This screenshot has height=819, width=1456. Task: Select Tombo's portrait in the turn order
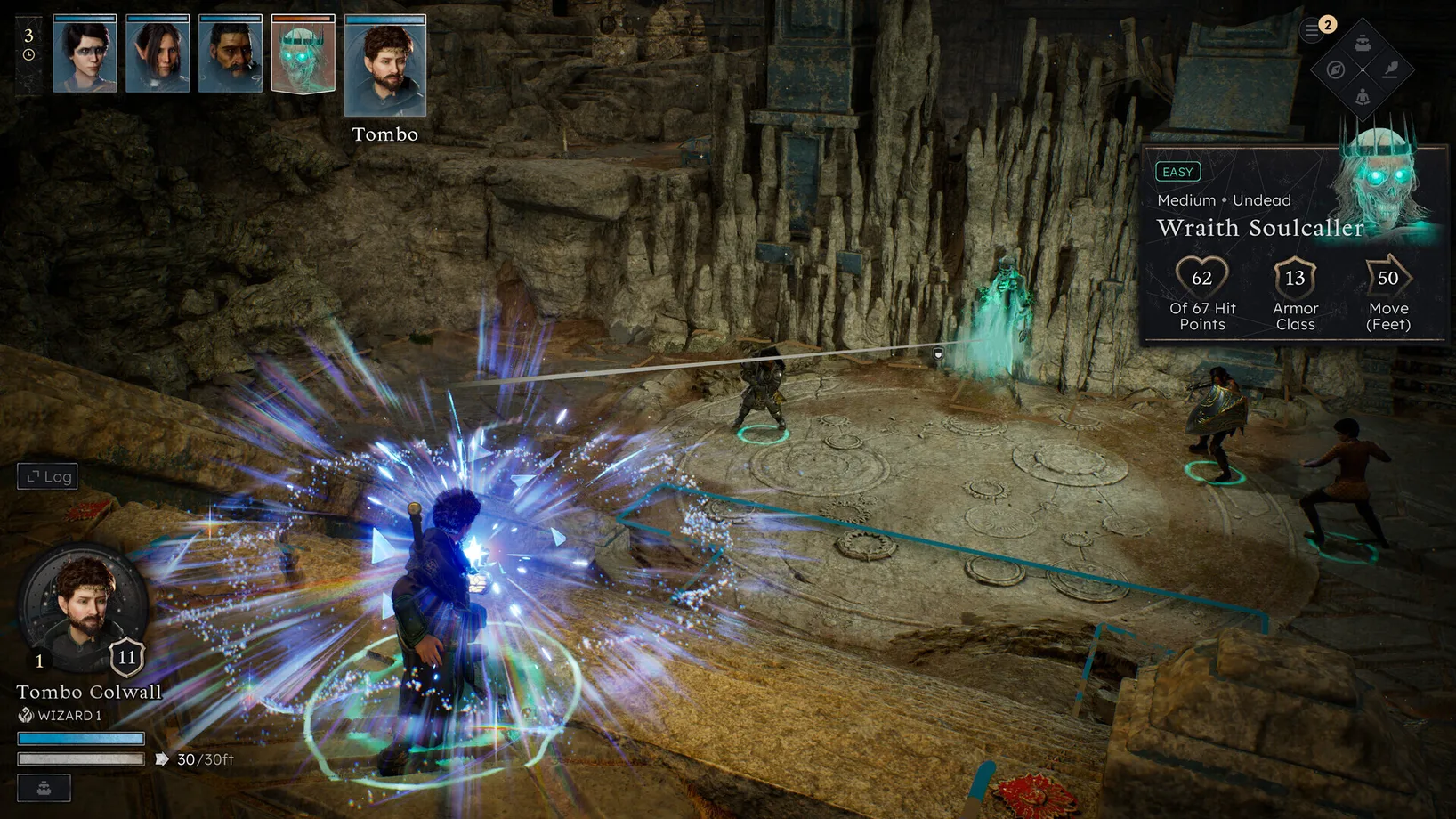coord(385,67)
